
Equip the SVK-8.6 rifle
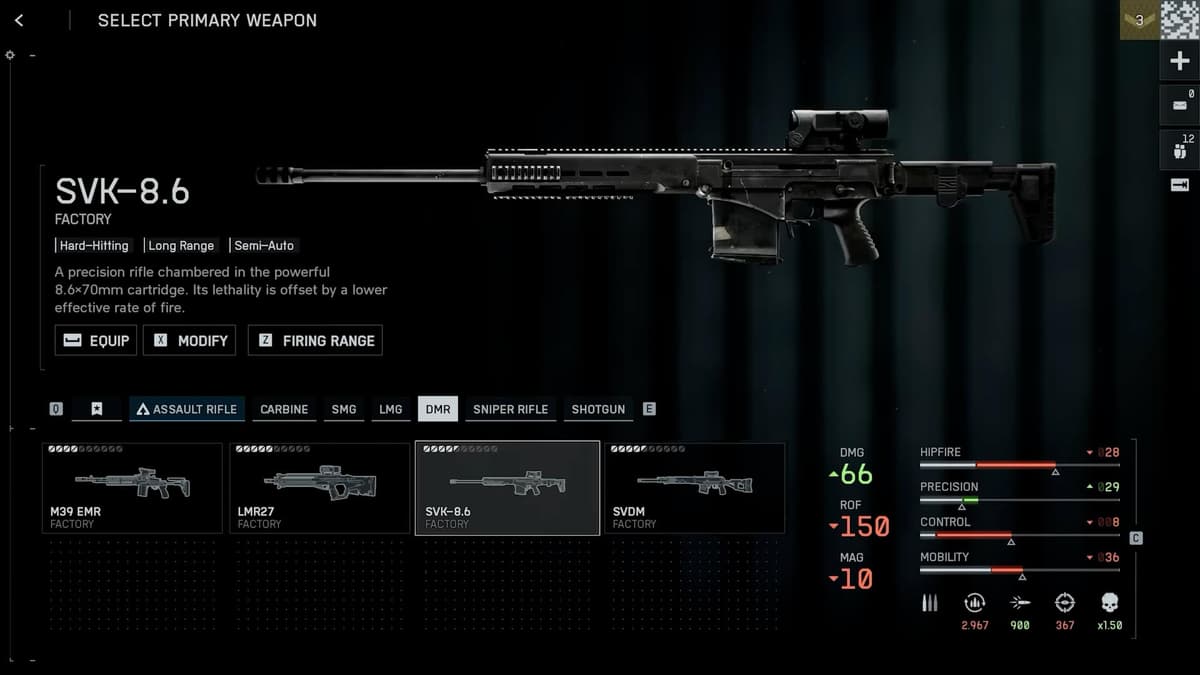pos(96,340)
